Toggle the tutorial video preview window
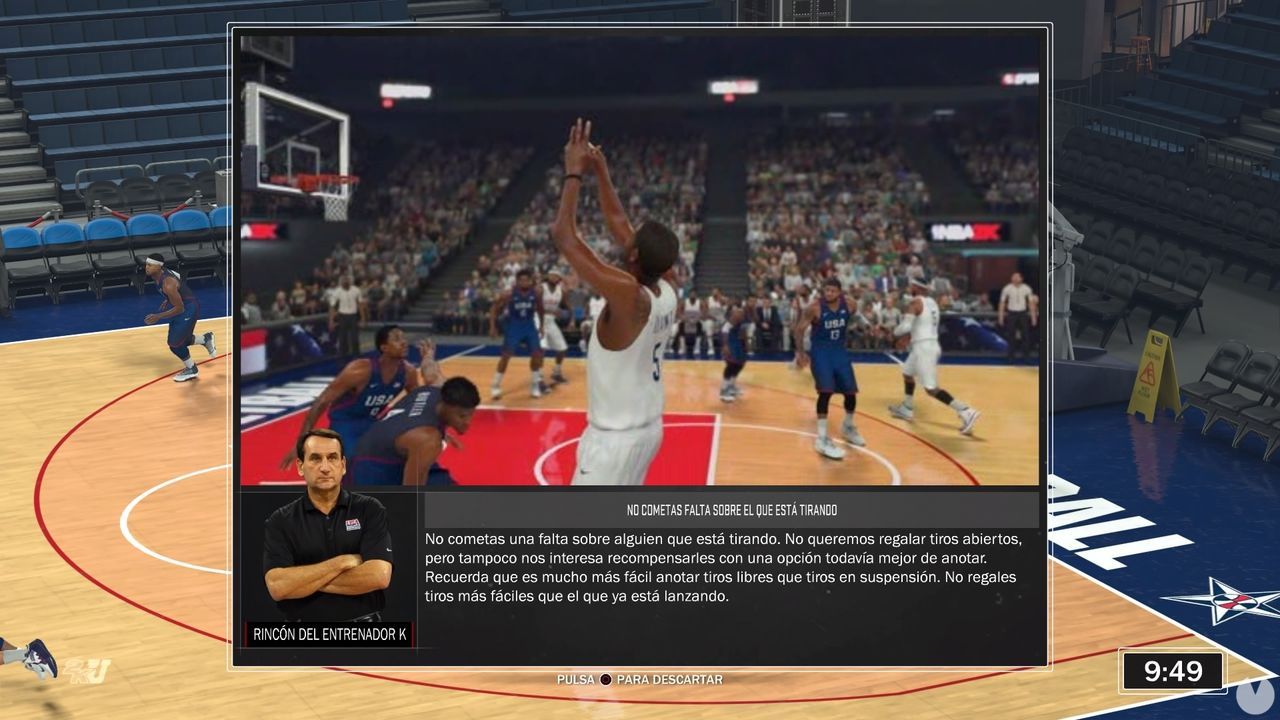The height and width of the screenshot is (720, 1280). coord(640,260)
